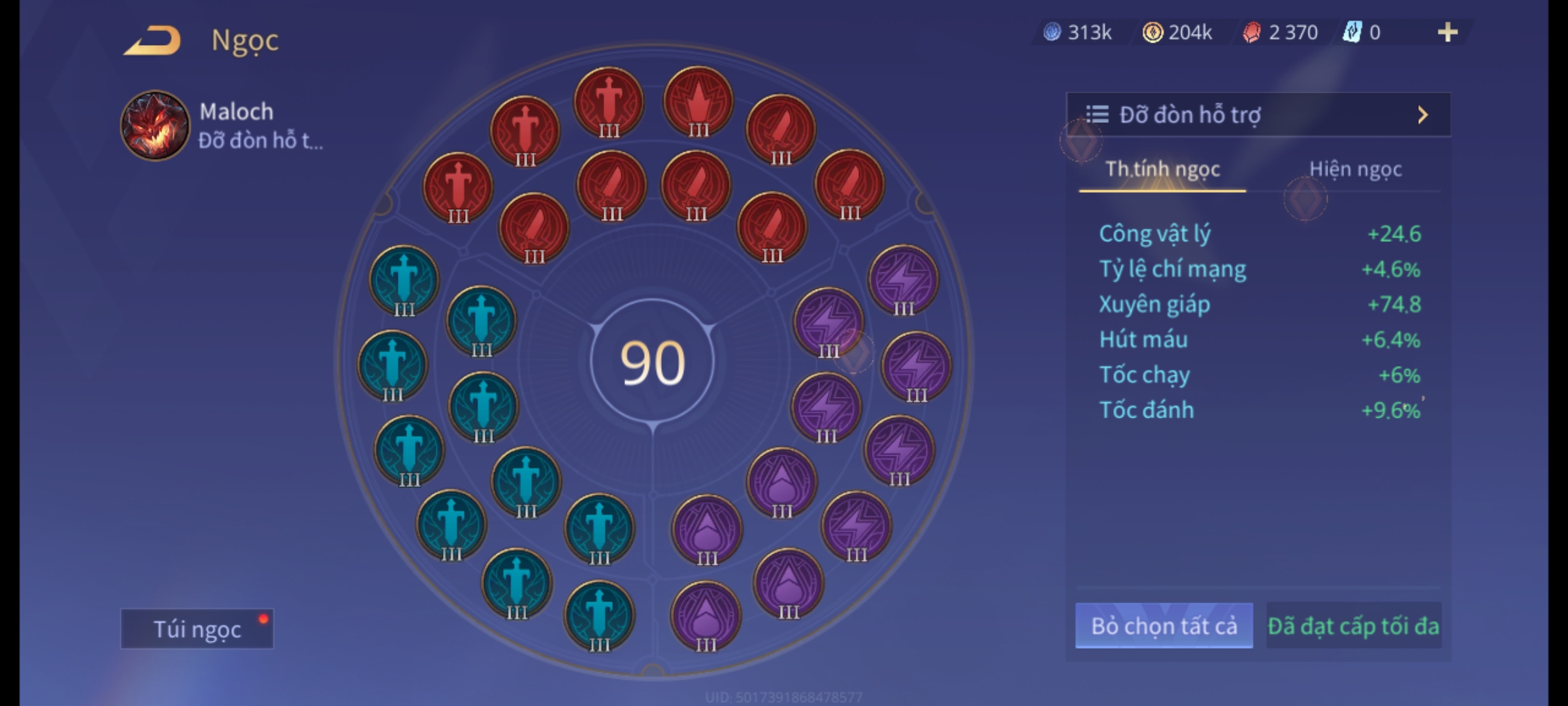Screen dimensions: 1568x706
Task: Add currency with the plus button
Action: click(1447, 32)
